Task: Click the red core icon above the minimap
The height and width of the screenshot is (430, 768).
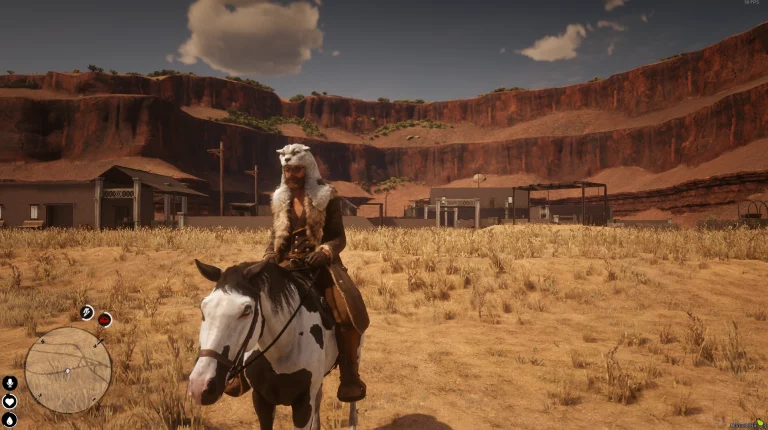Action: point(104,320)
